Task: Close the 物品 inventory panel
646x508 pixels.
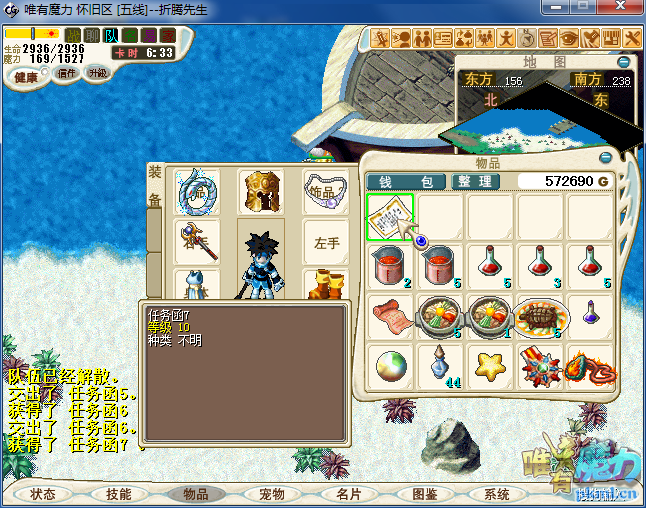Action: 605,158
